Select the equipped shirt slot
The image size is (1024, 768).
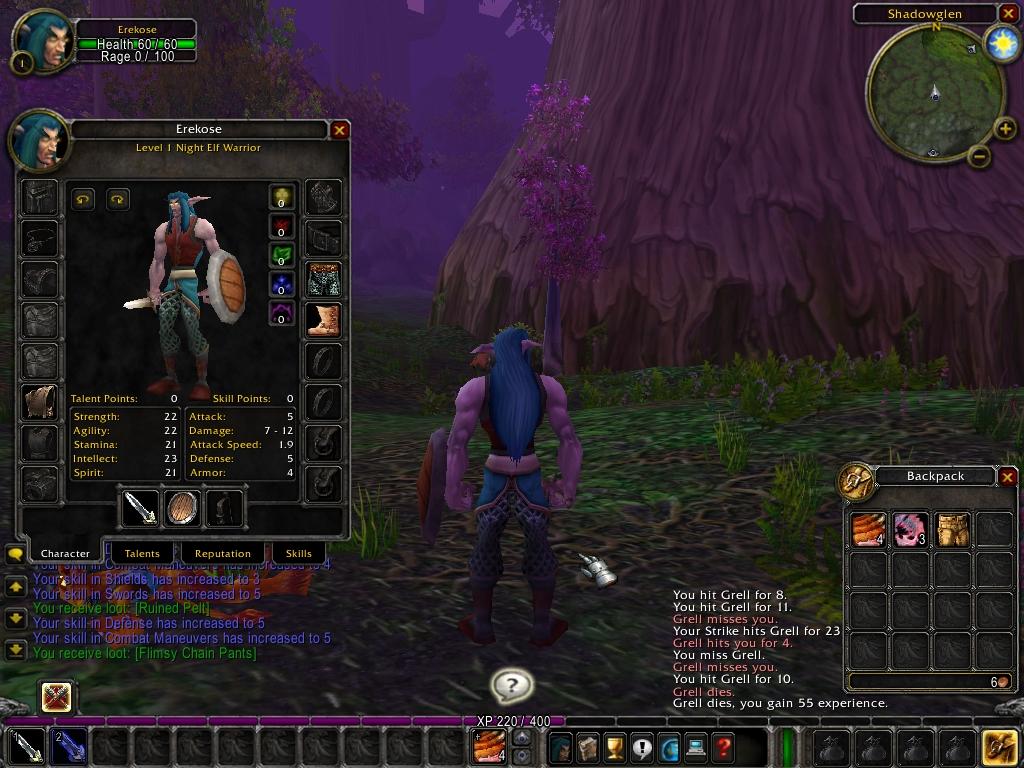pos(40,402)
